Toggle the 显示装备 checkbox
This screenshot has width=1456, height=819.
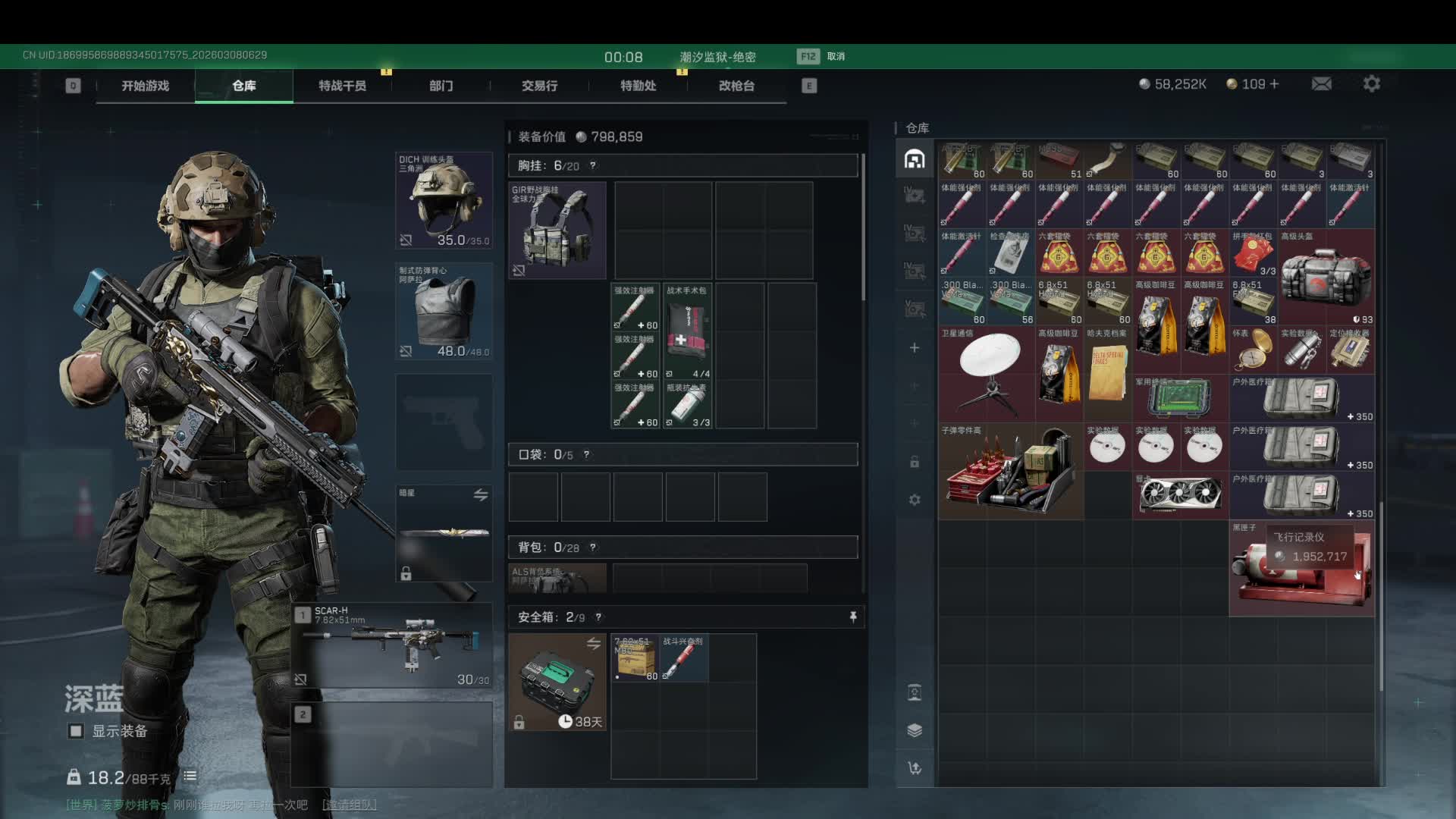point(76,731)
